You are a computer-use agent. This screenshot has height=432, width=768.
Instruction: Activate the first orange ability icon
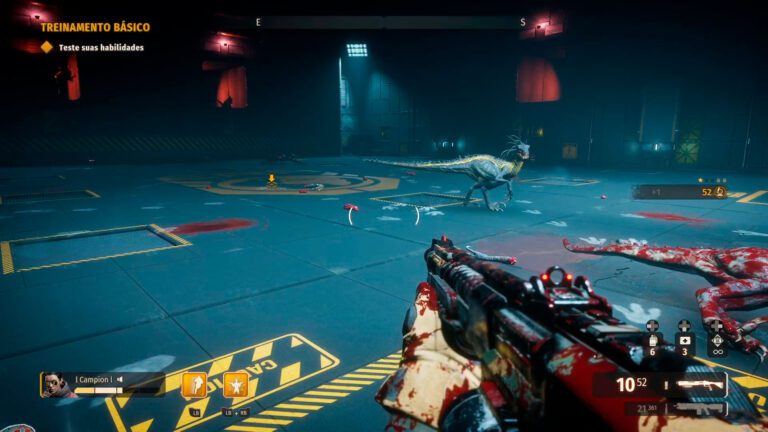tap(194, 384)
